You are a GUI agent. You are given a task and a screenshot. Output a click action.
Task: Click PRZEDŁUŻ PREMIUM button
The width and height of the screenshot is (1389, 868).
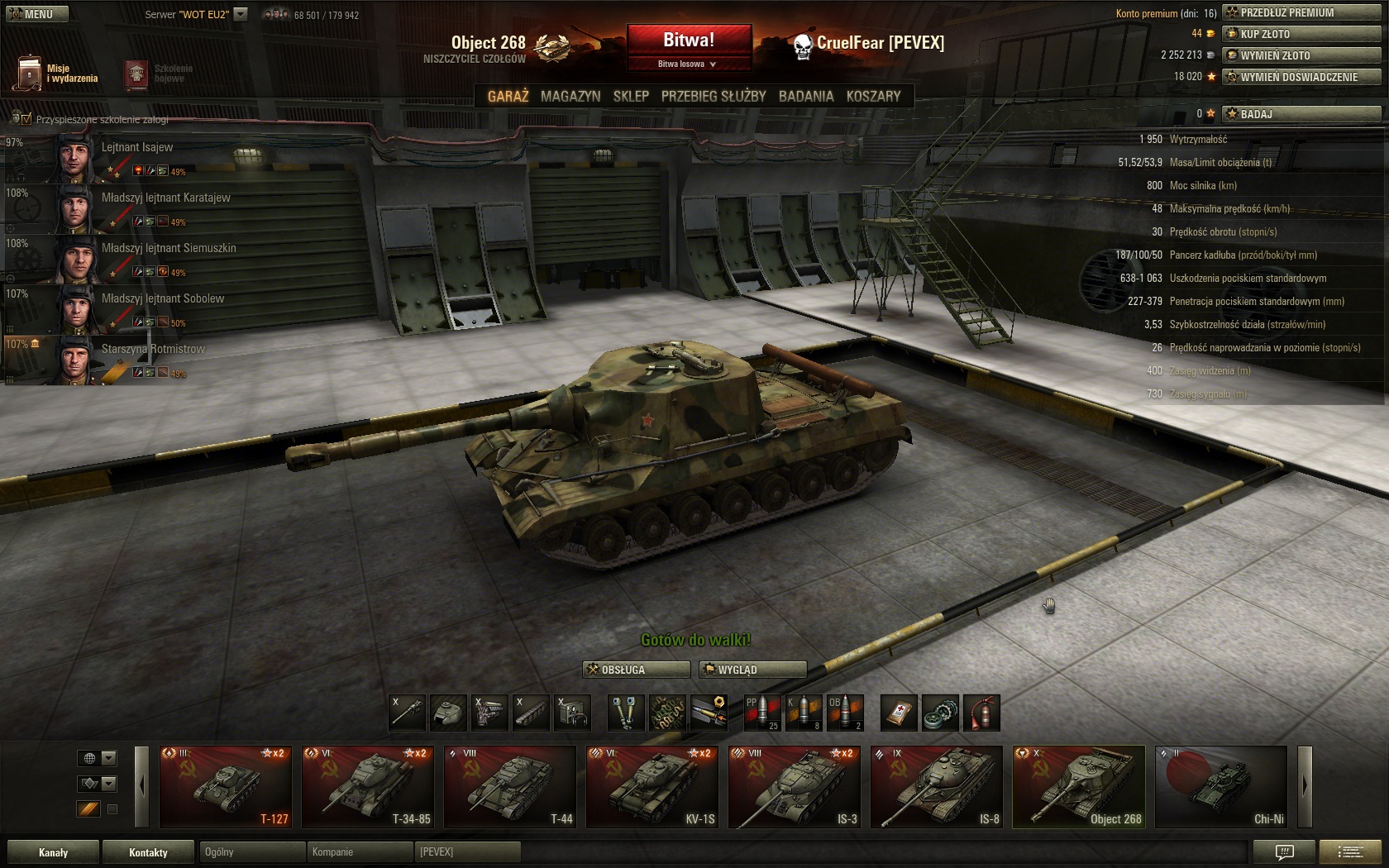coord(1301,12)
